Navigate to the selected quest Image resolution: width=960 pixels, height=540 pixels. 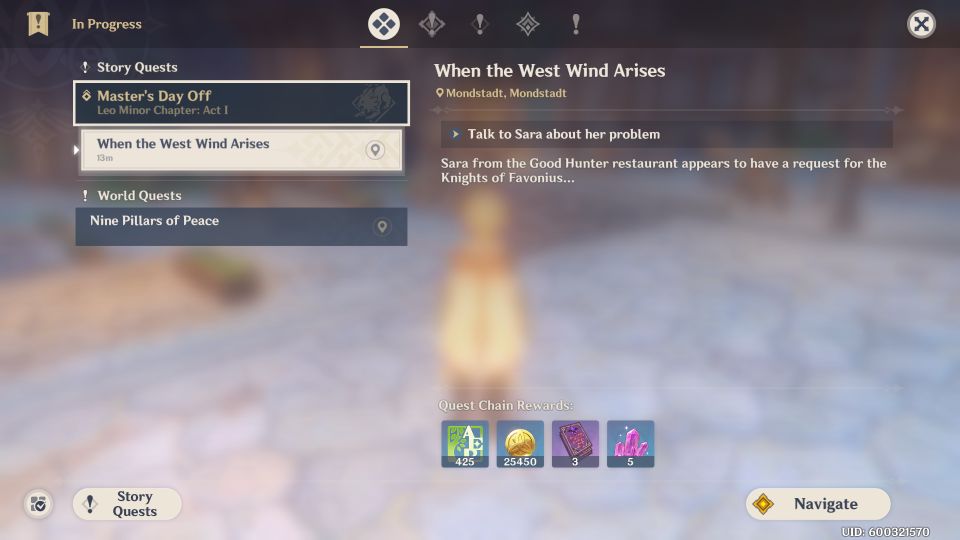(818, 504)
